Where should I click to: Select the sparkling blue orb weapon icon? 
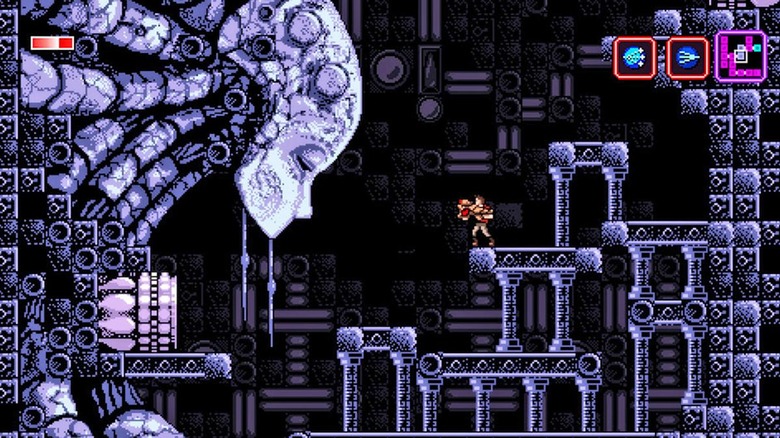[634, 58]
